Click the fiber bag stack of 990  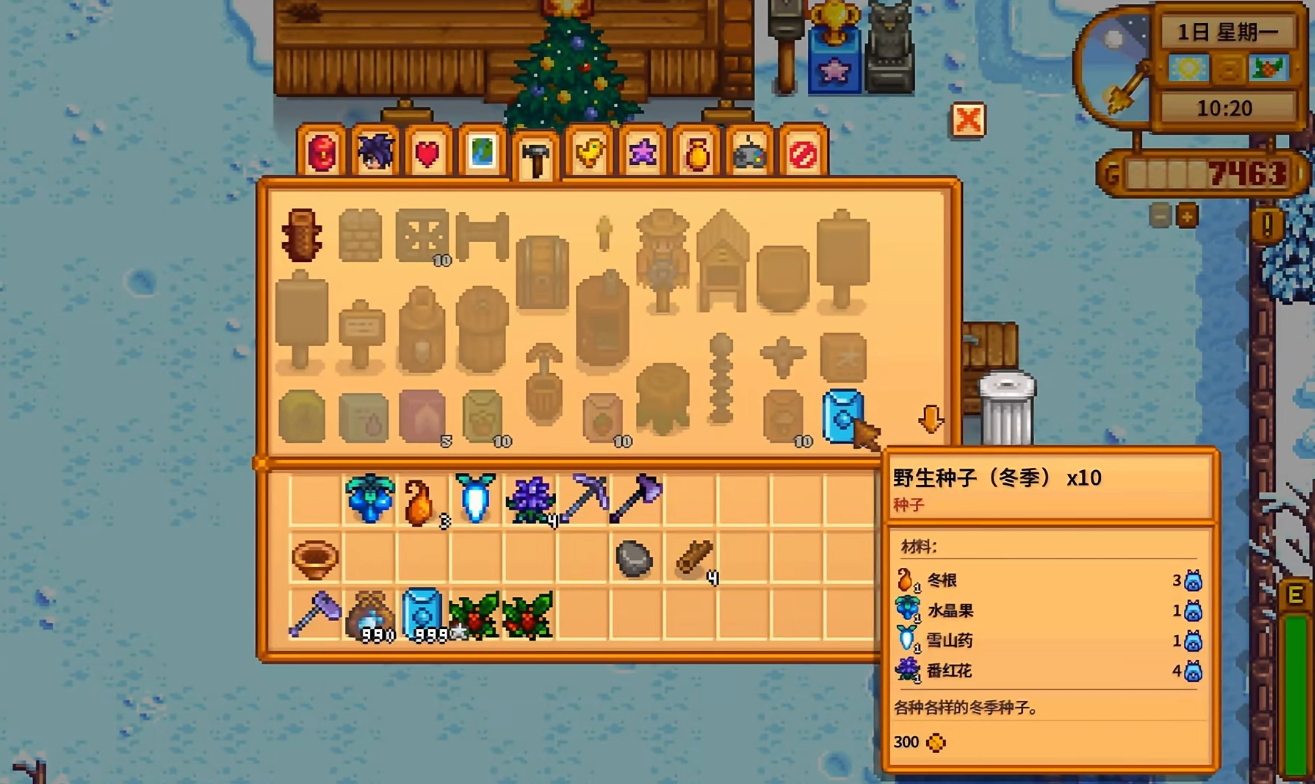click(x=369, y=618)
